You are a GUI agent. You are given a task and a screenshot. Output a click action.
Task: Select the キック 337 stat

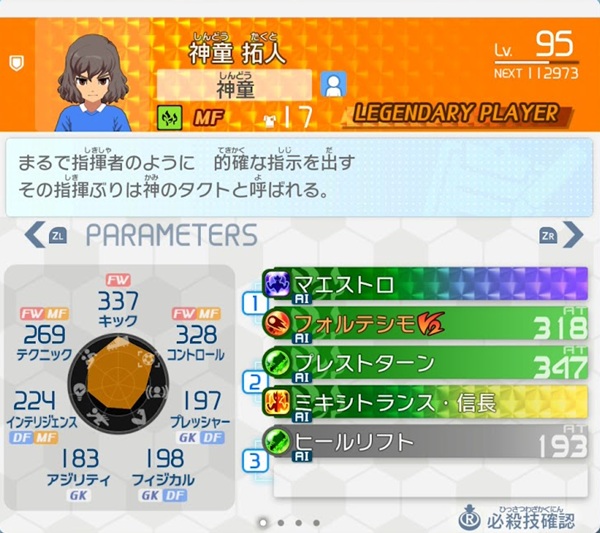tap(118, 306)
